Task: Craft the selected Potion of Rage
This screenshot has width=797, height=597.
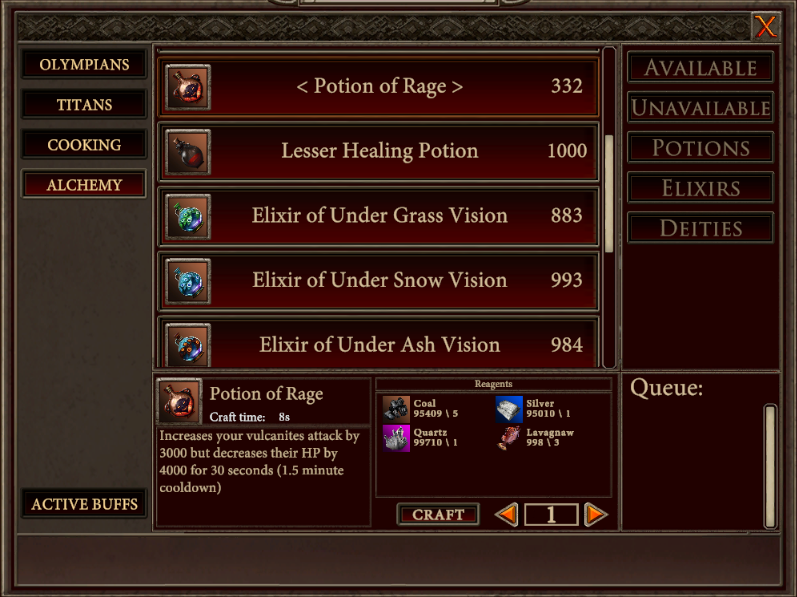Action: point(438,514)
